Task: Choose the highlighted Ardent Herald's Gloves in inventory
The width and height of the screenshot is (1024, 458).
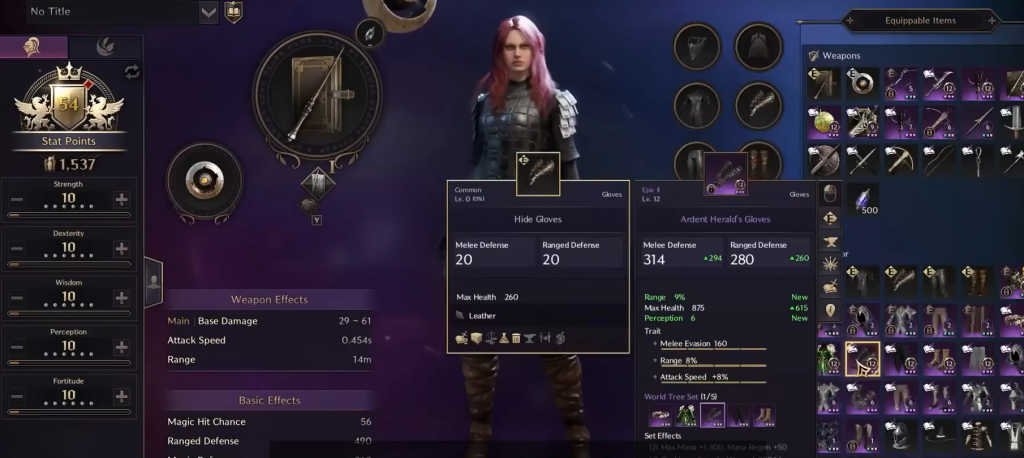Action: pos(862,357)
